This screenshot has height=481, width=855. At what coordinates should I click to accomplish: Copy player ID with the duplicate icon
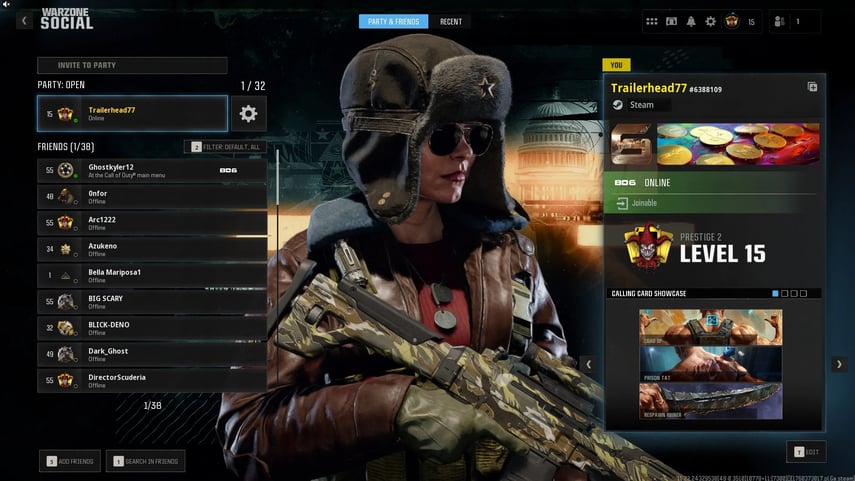pos(812,87)
